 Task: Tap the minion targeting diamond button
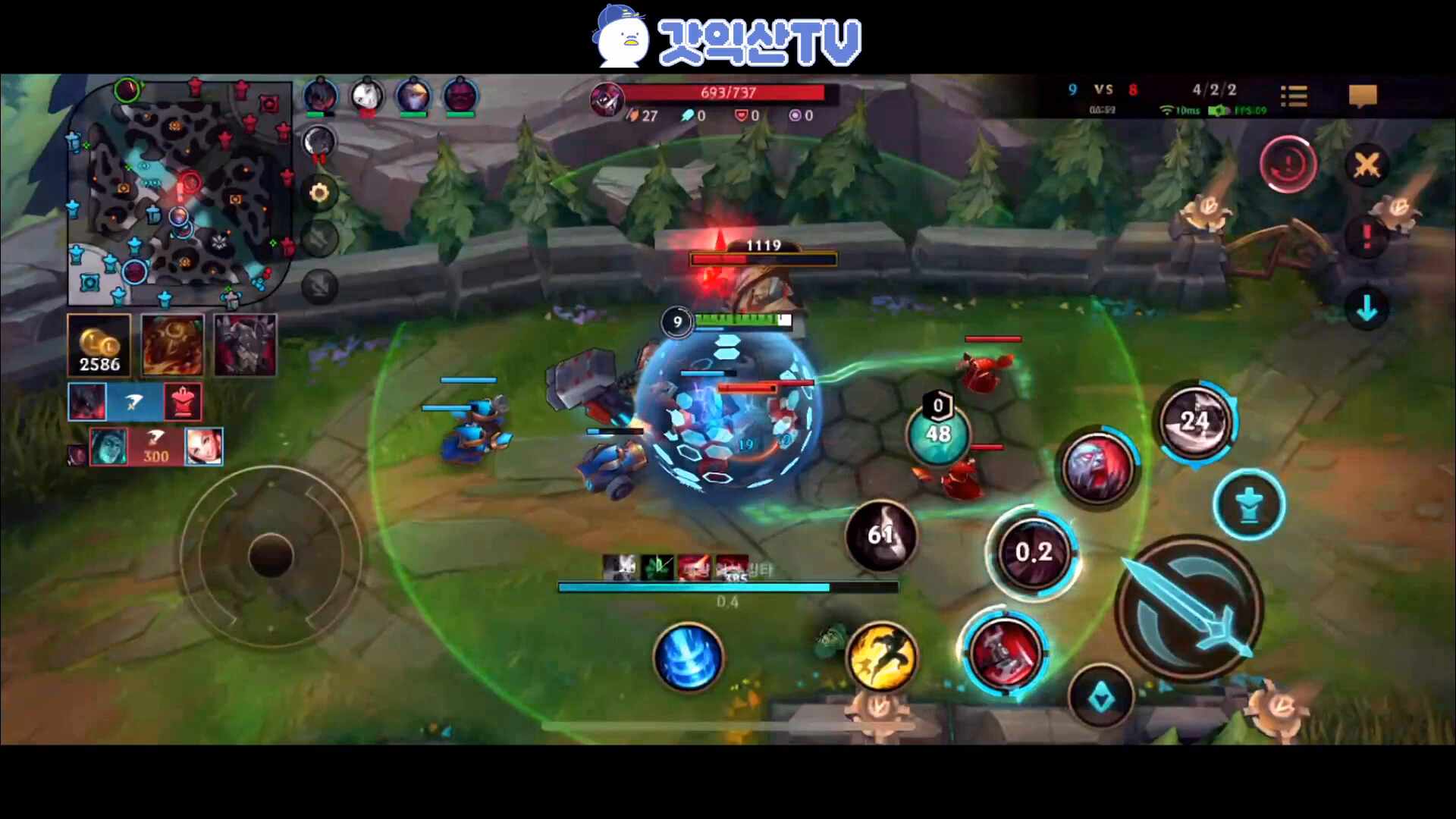[x=1101, y=698]
